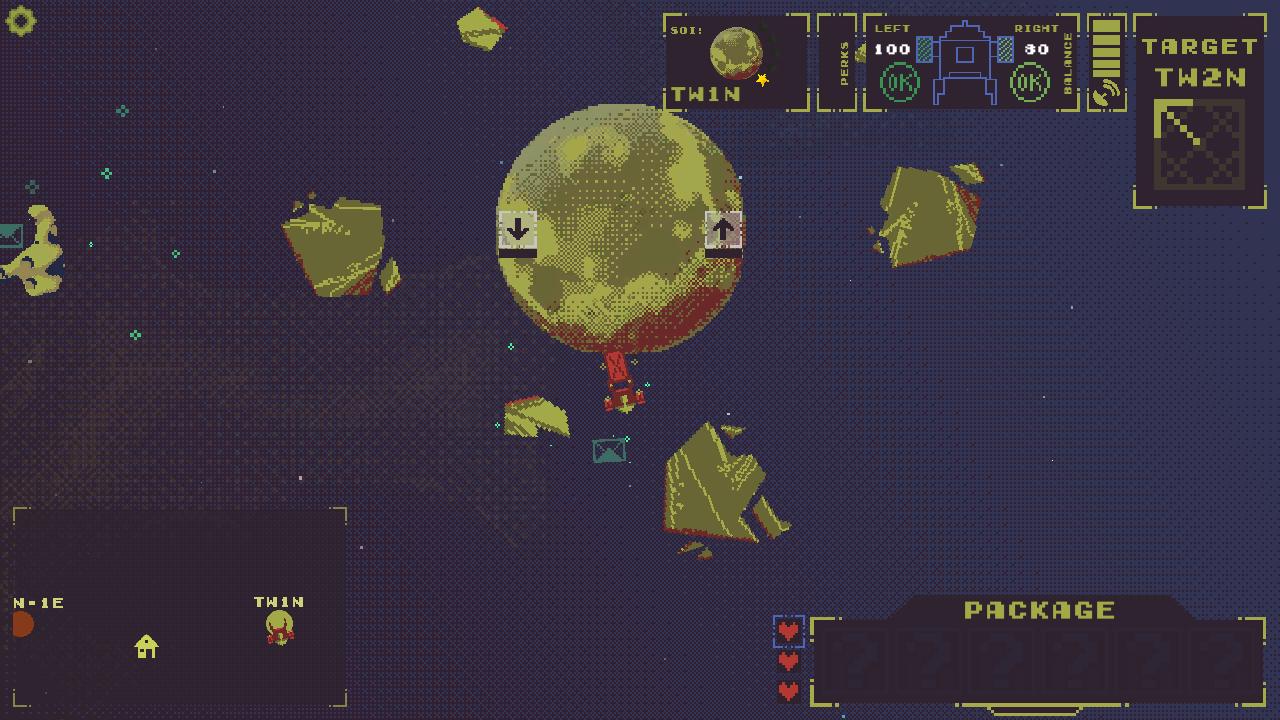The image size is (1280, 720).
Task: Select the TARGET TW2N direction compass
Action: tap(1196, 140)
